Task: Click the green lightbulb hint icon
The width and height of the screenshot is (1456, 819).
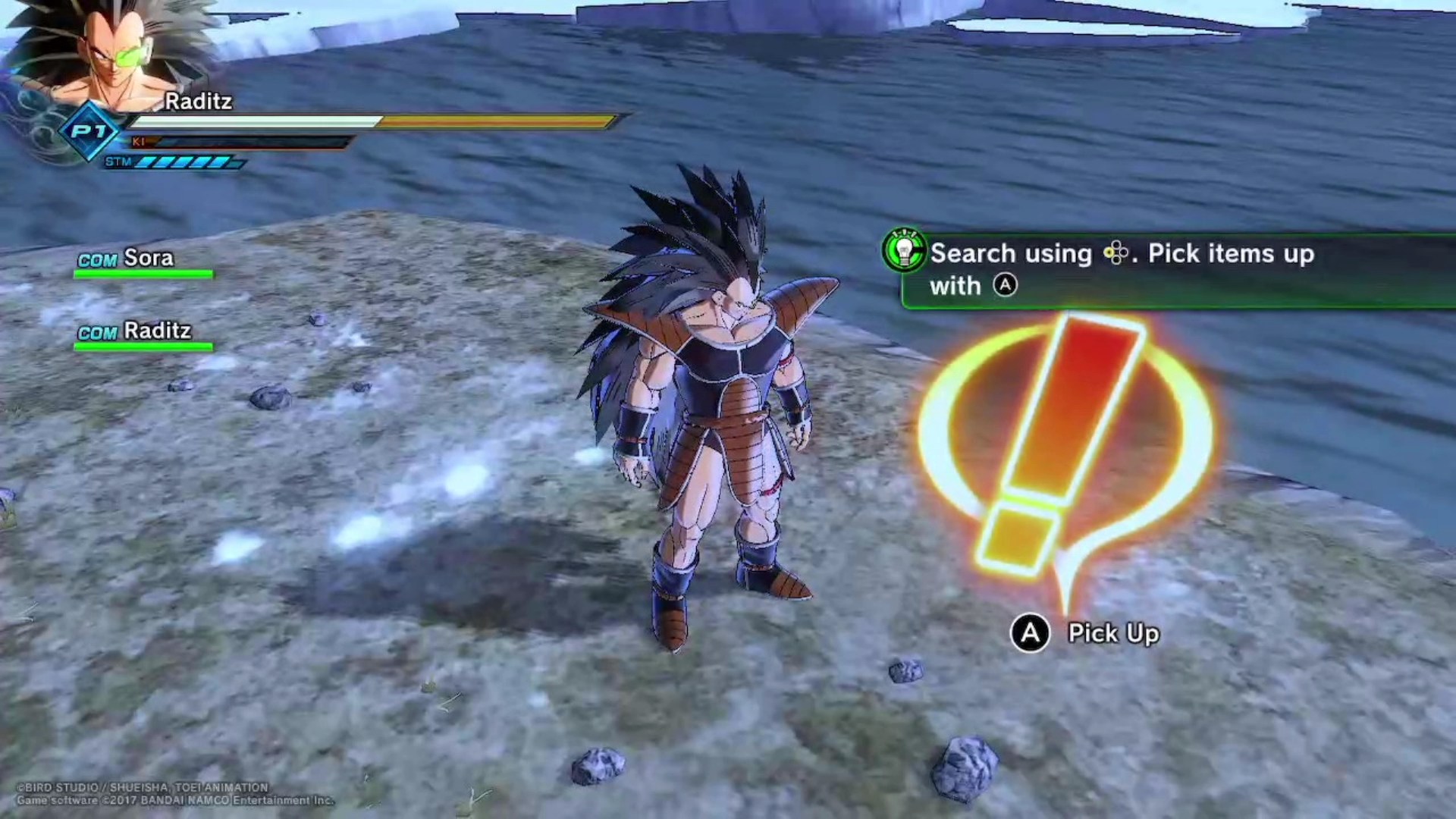Action: click(x=904, y=251)
